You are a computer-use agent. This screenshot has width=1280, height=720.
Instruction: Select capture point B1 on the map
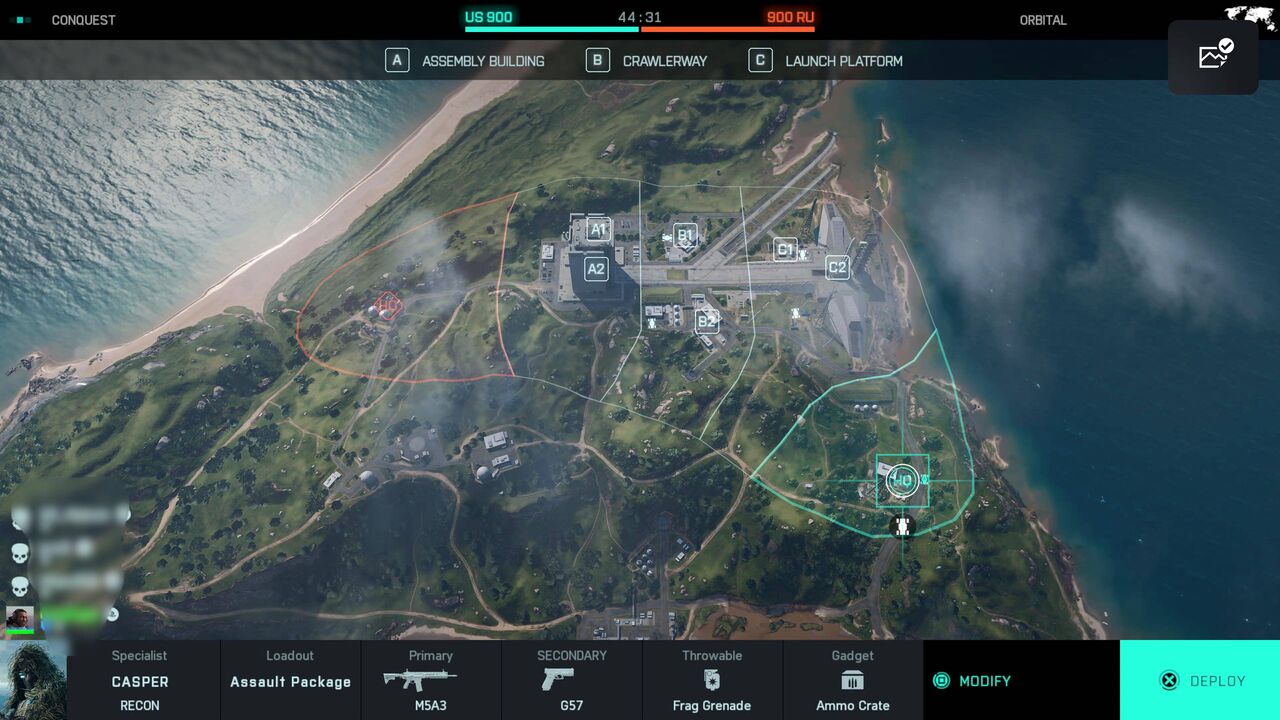click(x=685, y=236)
